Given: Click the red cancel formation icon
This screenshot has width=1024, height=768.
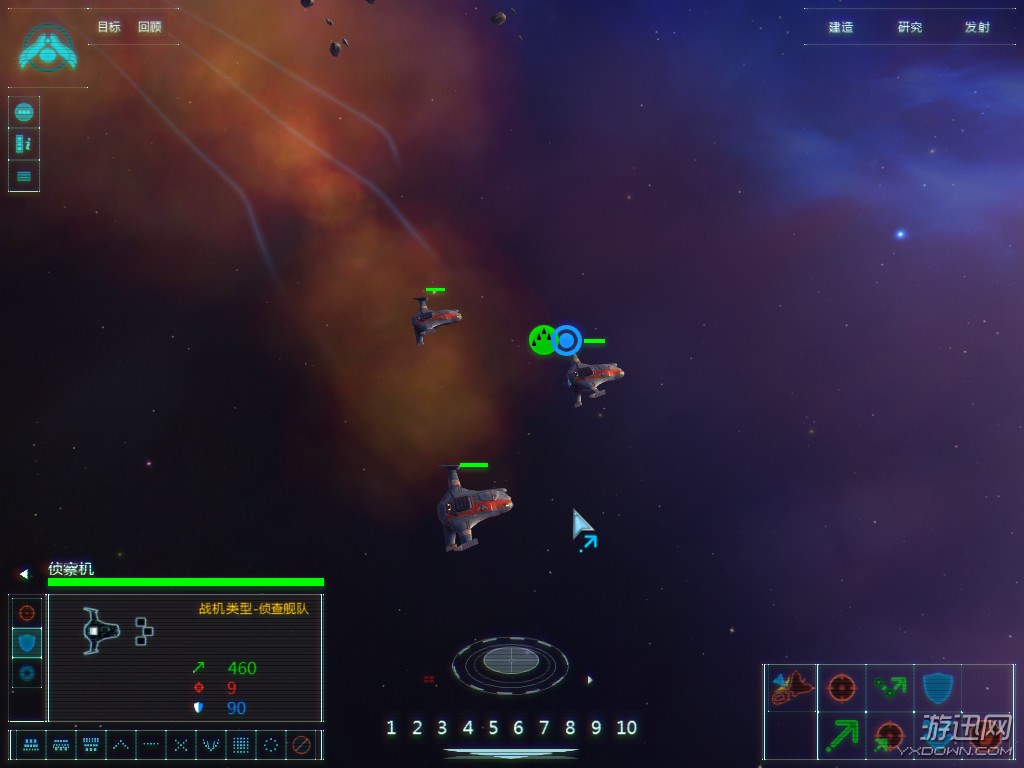Looking at the screenshot, I should click(x=301, y=745).
